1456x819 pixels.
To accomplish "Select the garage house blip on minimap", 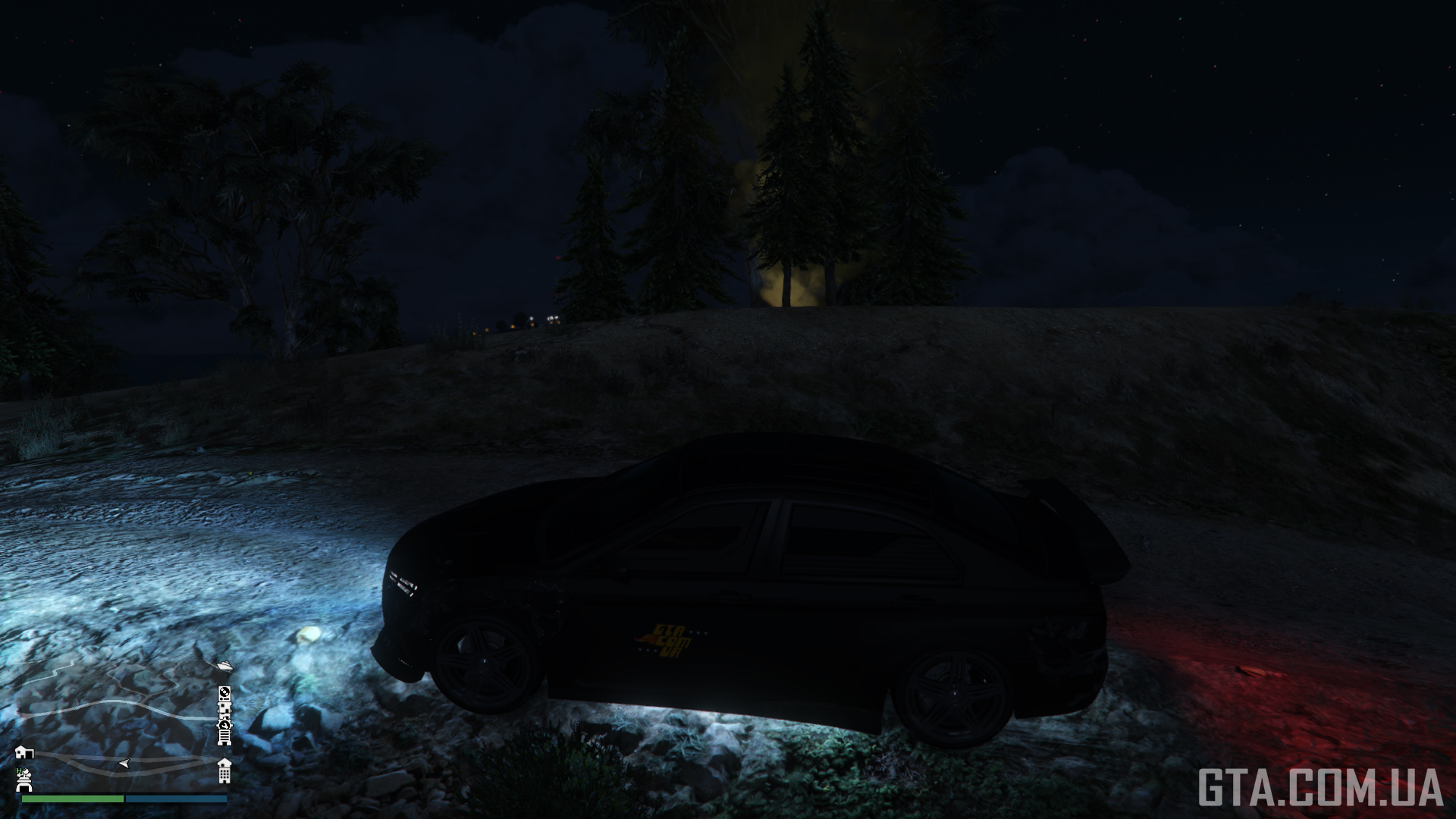I will coord(24,751).
